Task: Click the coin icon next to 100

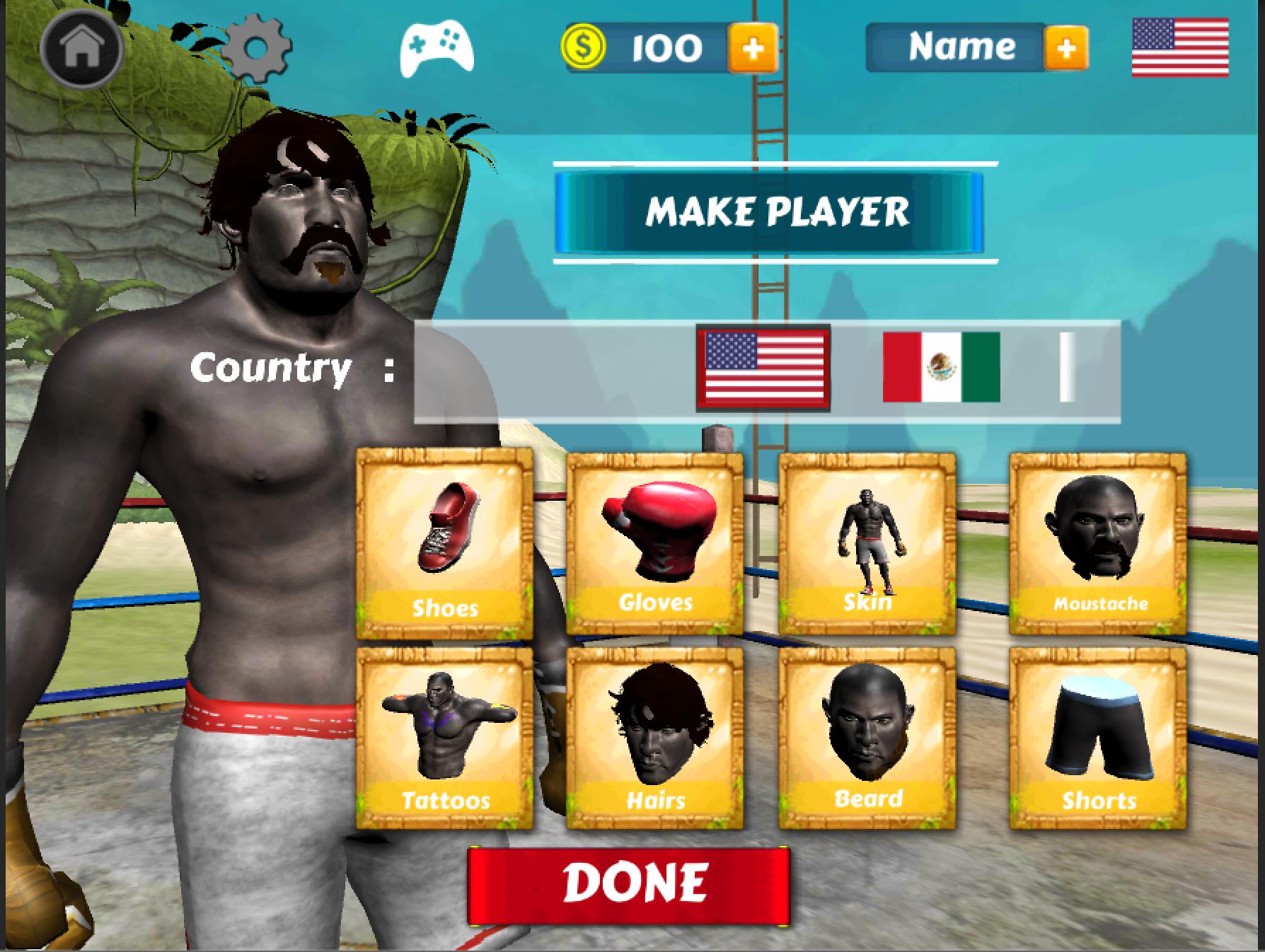Action: click(583, 47)
